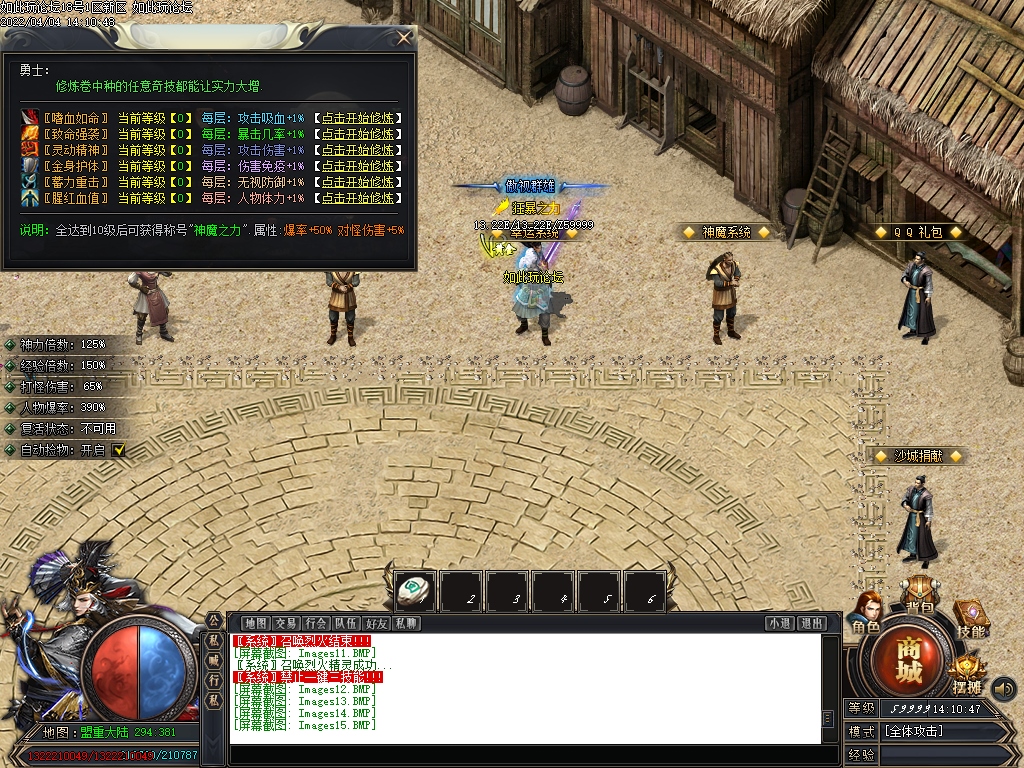Open the 交易 trade tab
Screen dimensions: 1024x768
[286, 623]
